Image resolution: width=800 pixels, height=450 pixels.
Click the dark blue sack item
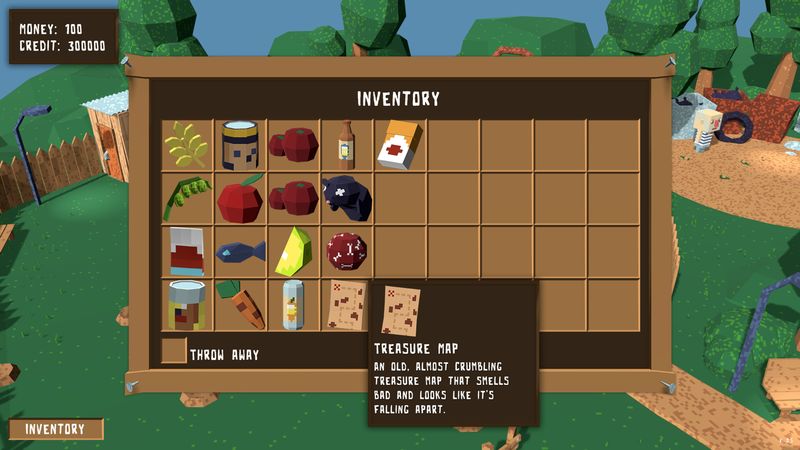click(346, 198)
